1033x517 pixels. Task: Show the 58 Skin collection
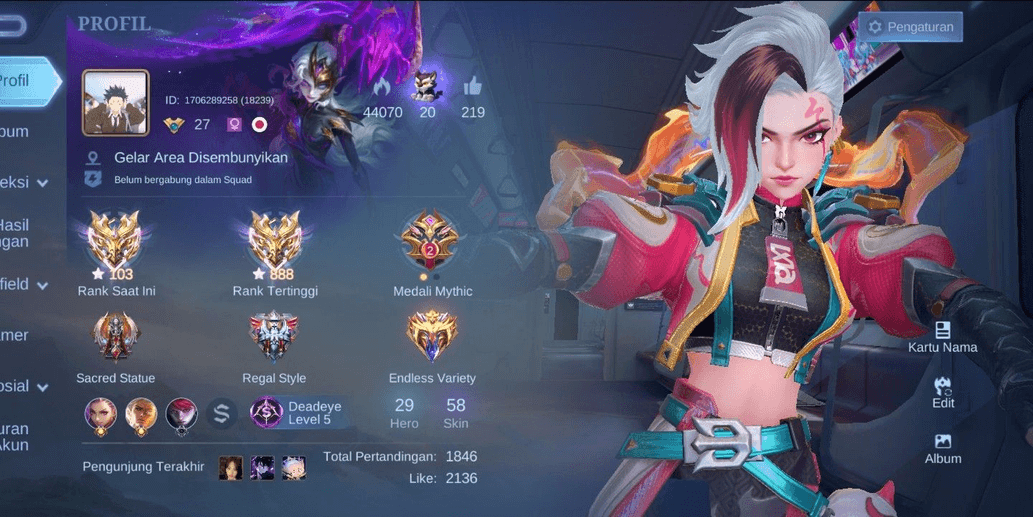(456, 413)
